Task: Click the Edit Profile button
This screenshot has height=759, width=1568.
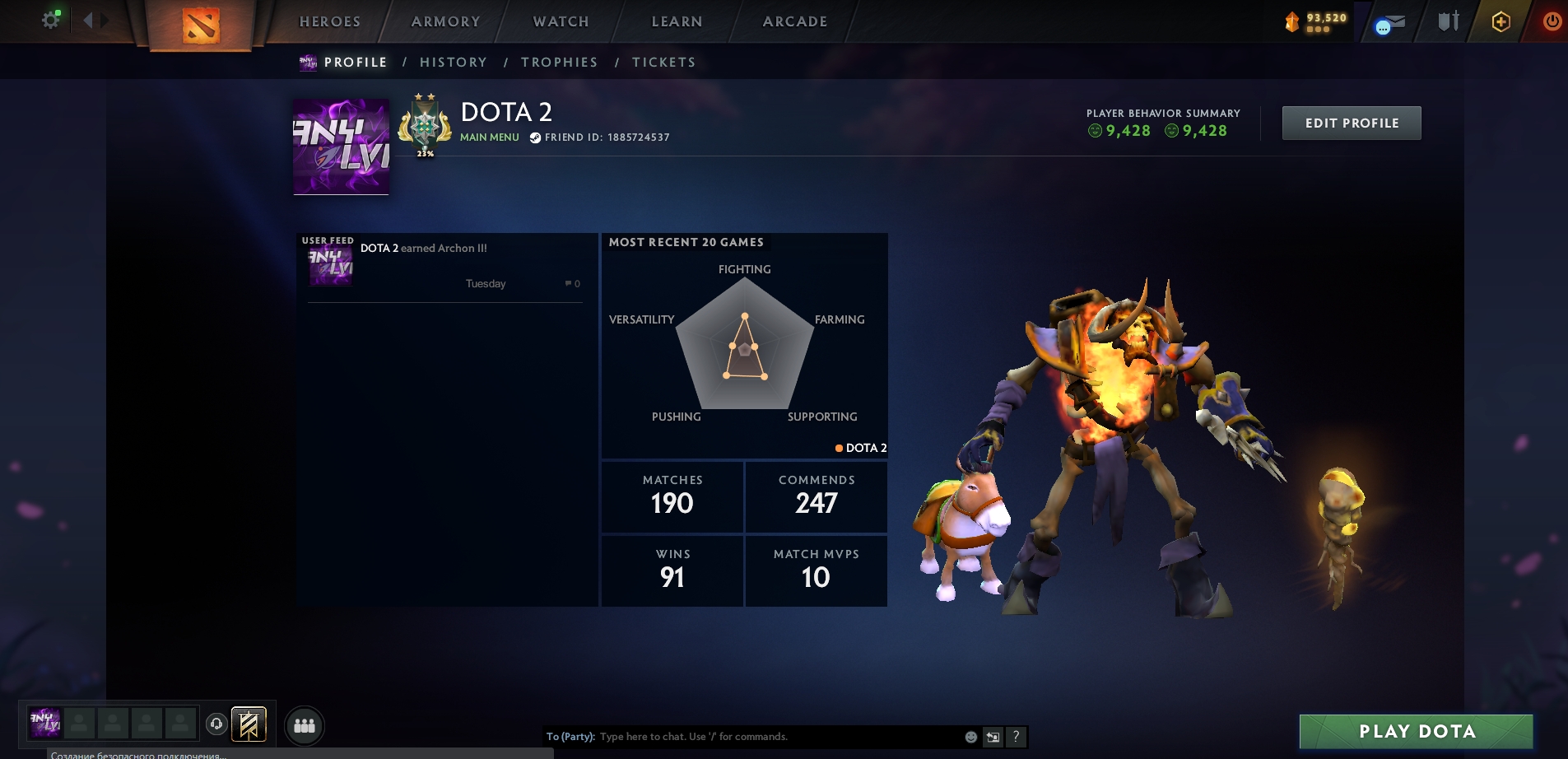Action: pos(1352,123)
